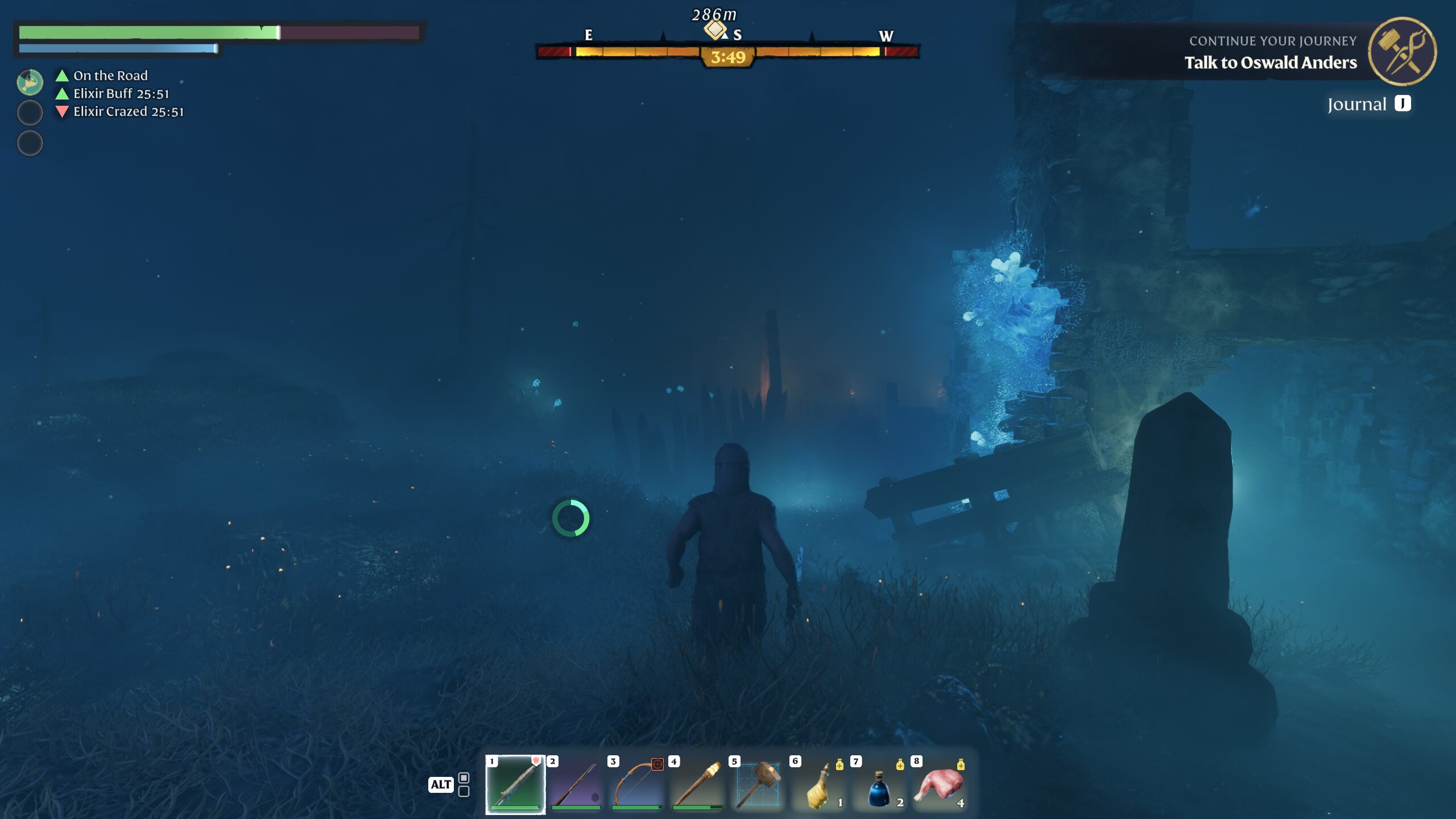Click the 'Talk to Oswald Anders' objective
Viewport: 1456px width, 819px height.
coord(1270,63)
